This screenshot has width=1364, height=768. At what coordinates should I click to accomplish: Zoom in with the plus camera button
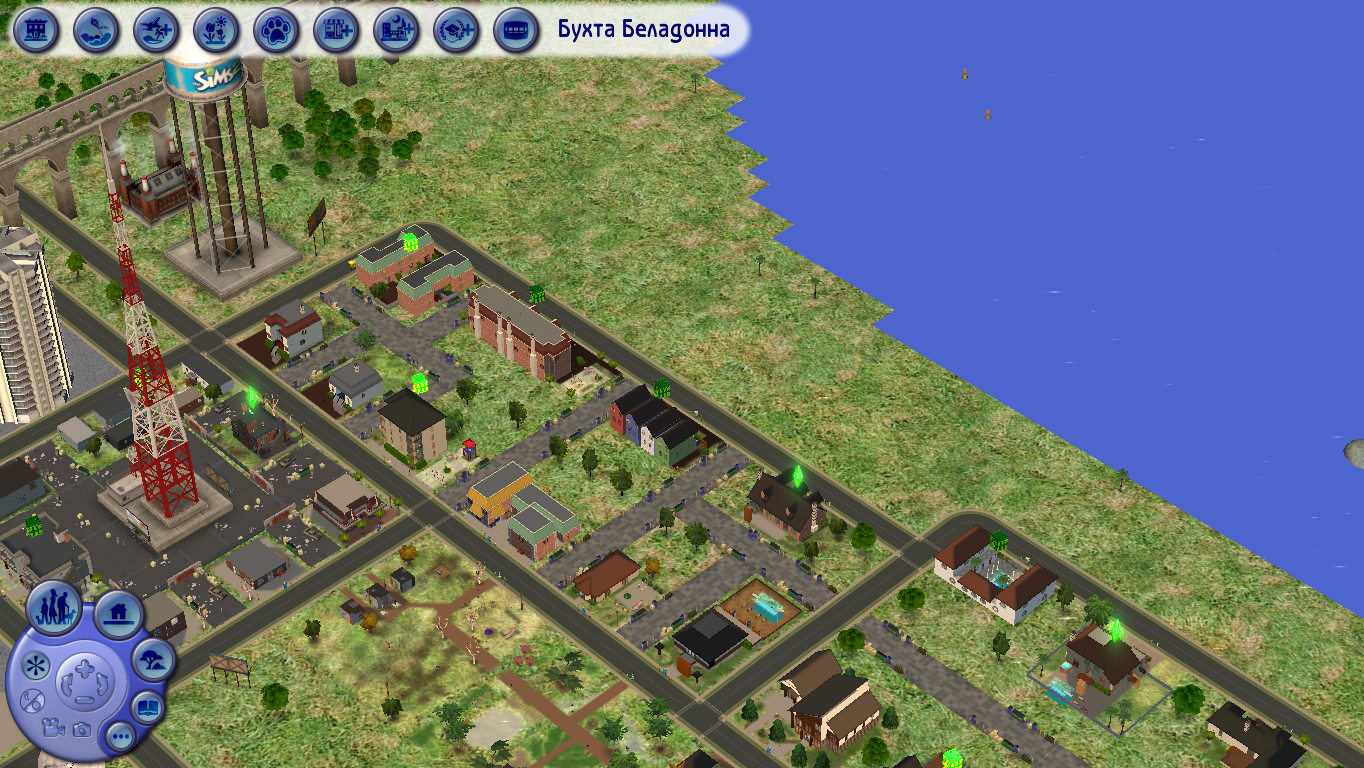click(x=84, y=667)
